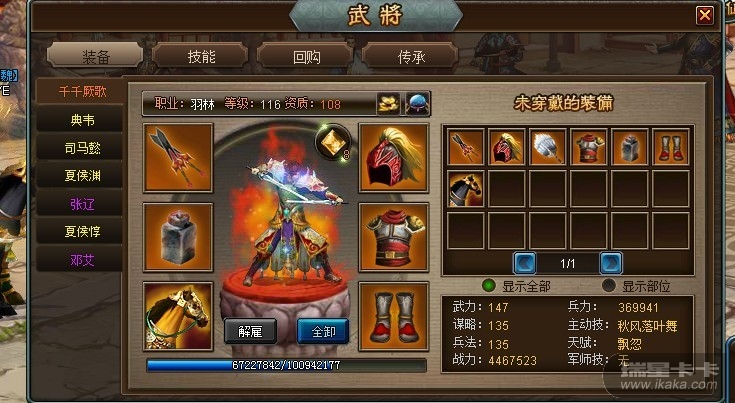
Task: Enable the 显示部位 option
Action: [x=609, y=285]
